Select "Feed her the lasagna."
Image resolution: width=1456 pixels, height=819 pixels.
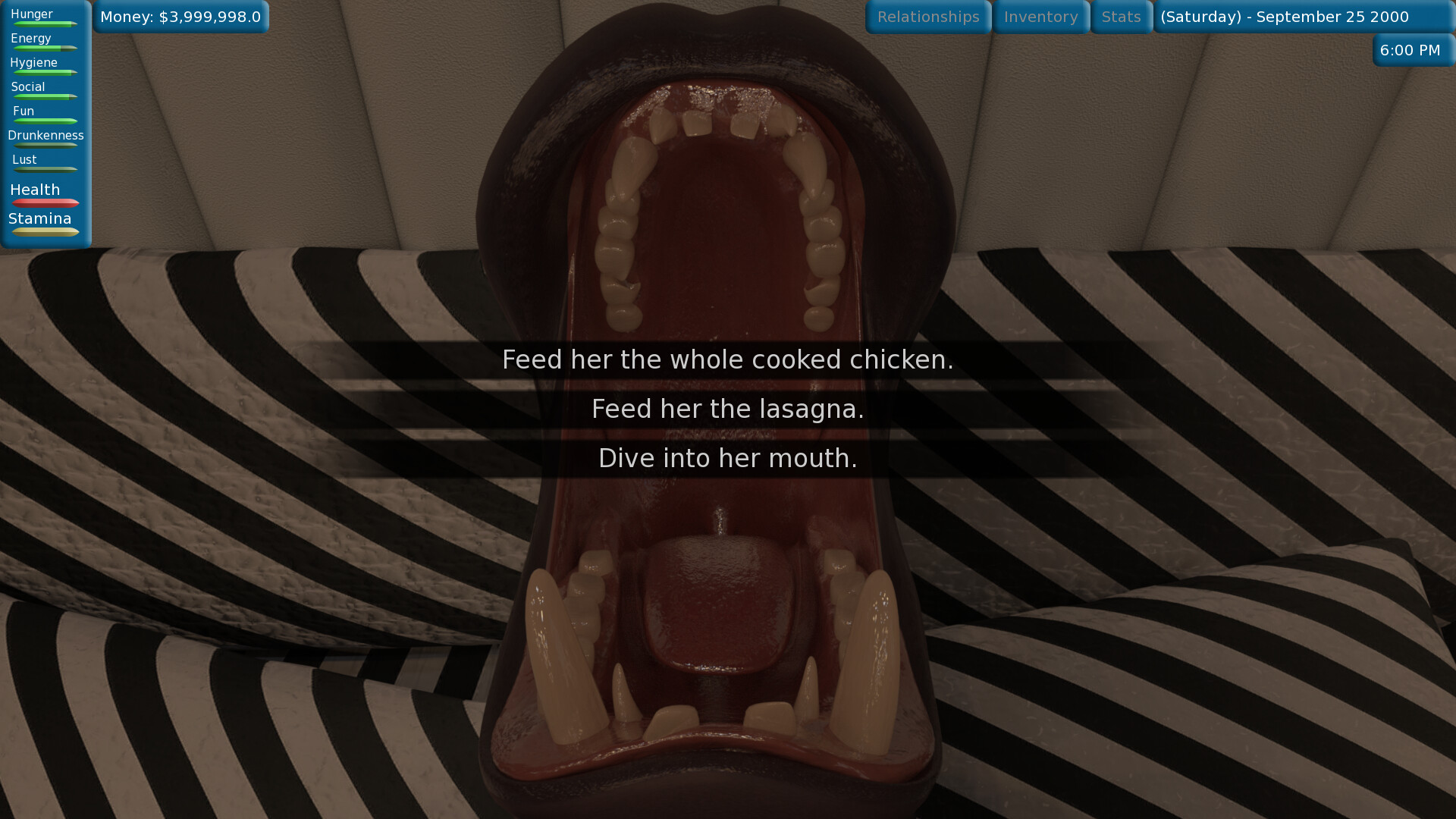coord(727,409)
